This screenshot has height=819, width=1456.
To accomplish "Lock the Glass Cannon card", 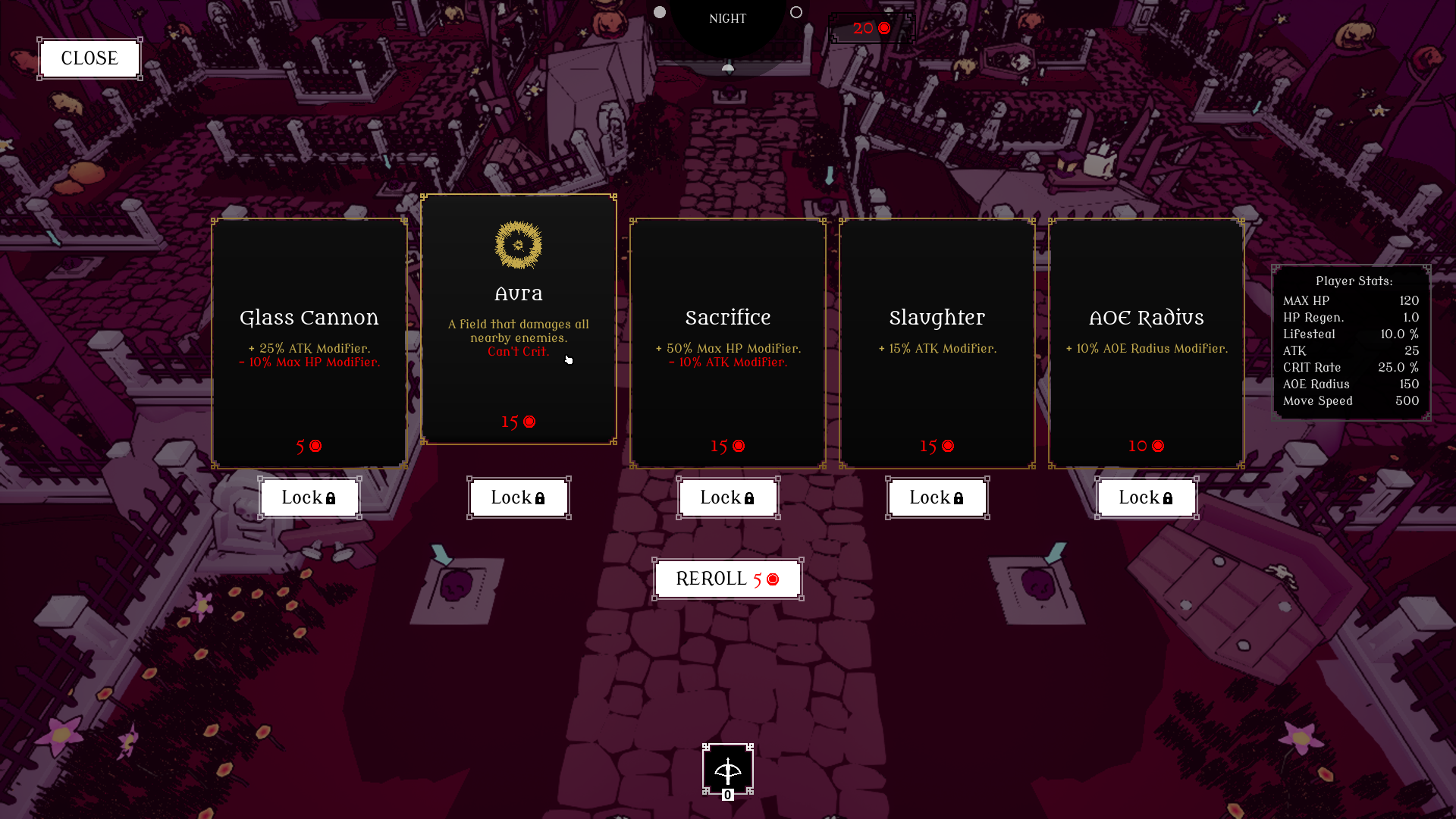I will pos(309,498).
